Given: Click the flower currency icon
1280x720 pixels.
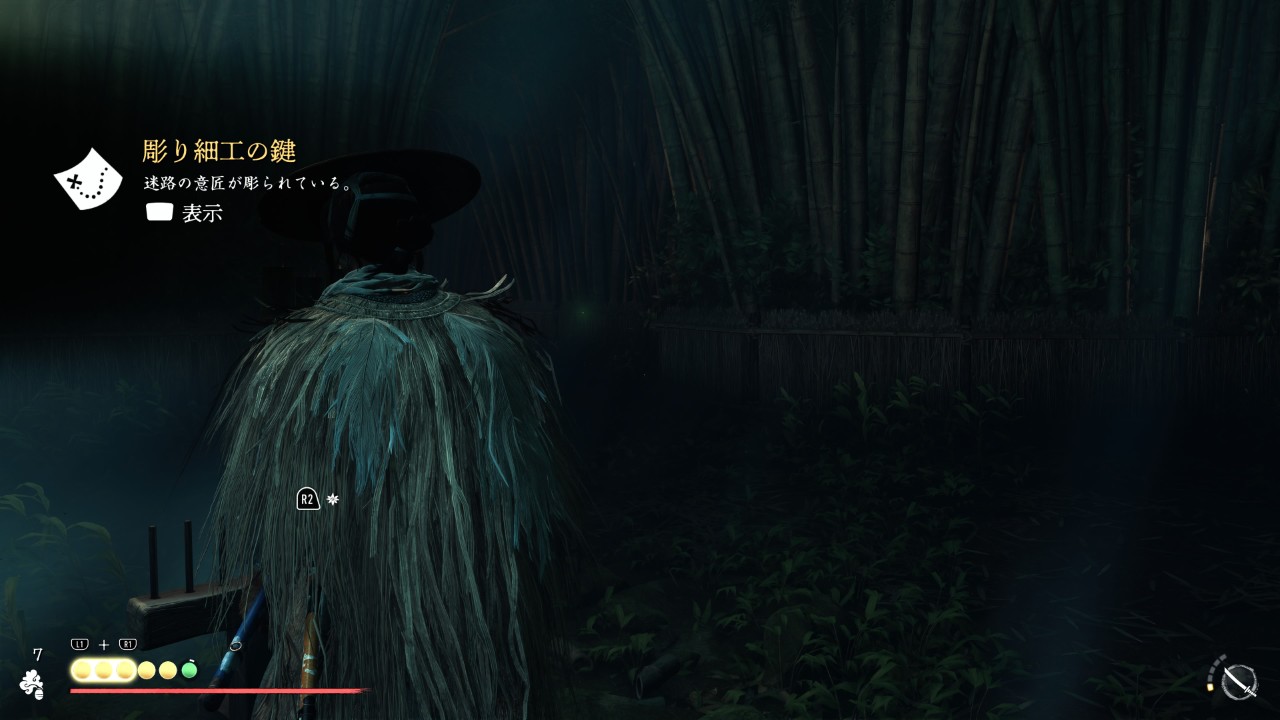Looking at the screenshot, I should pos(32,684).
